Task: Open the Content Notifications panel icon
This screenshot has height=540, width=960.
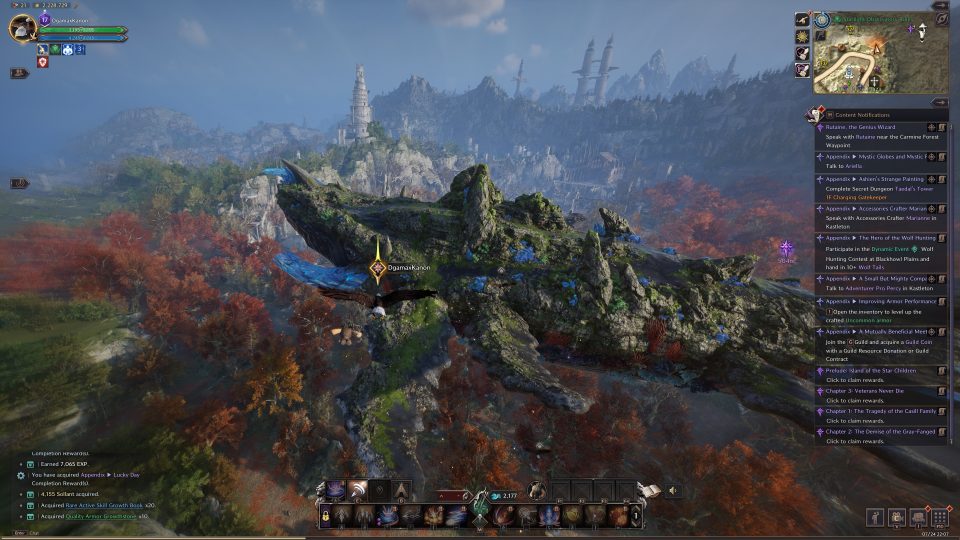Action: (x=818, y=115)
